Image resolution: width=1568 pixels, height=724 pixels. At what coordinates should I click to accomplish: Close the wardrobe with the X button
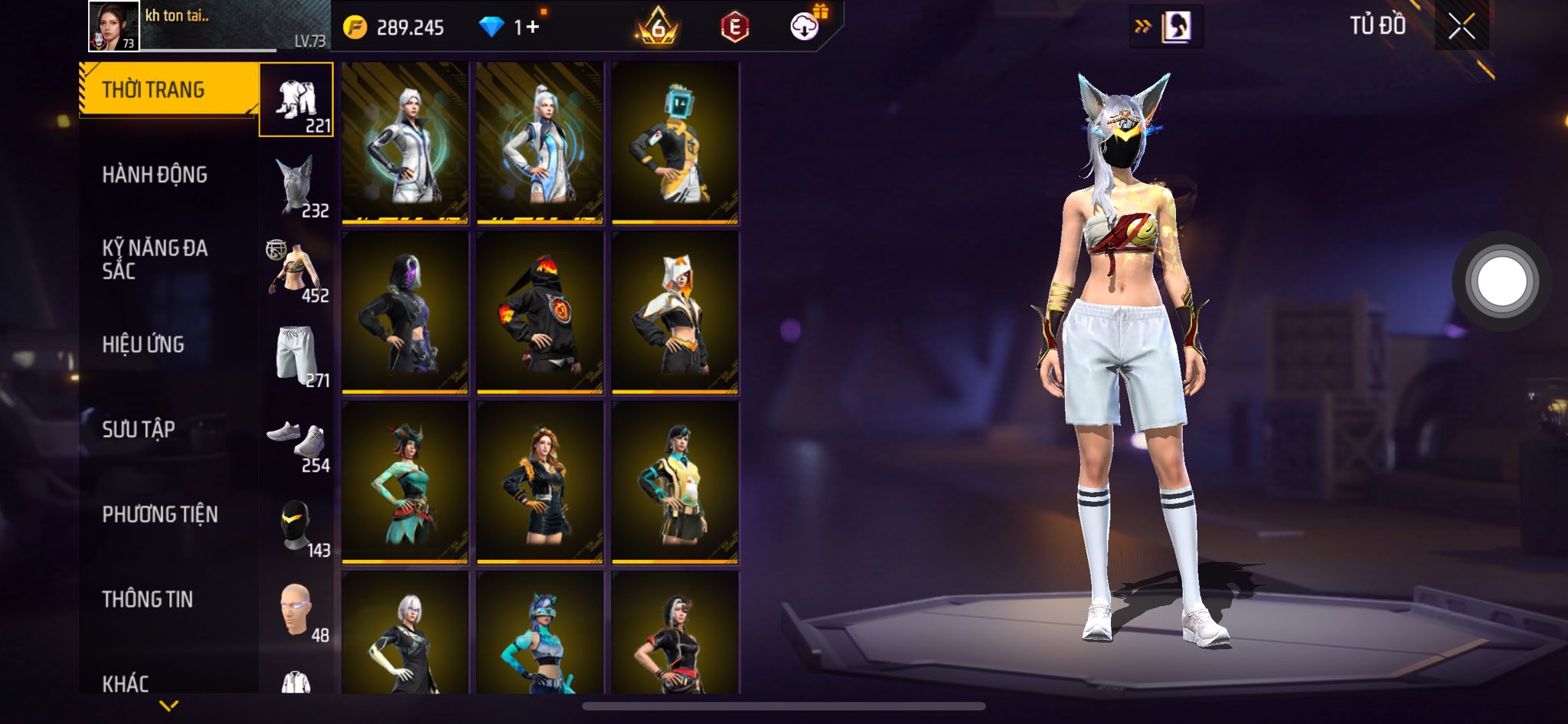(x=1461, y=27)
